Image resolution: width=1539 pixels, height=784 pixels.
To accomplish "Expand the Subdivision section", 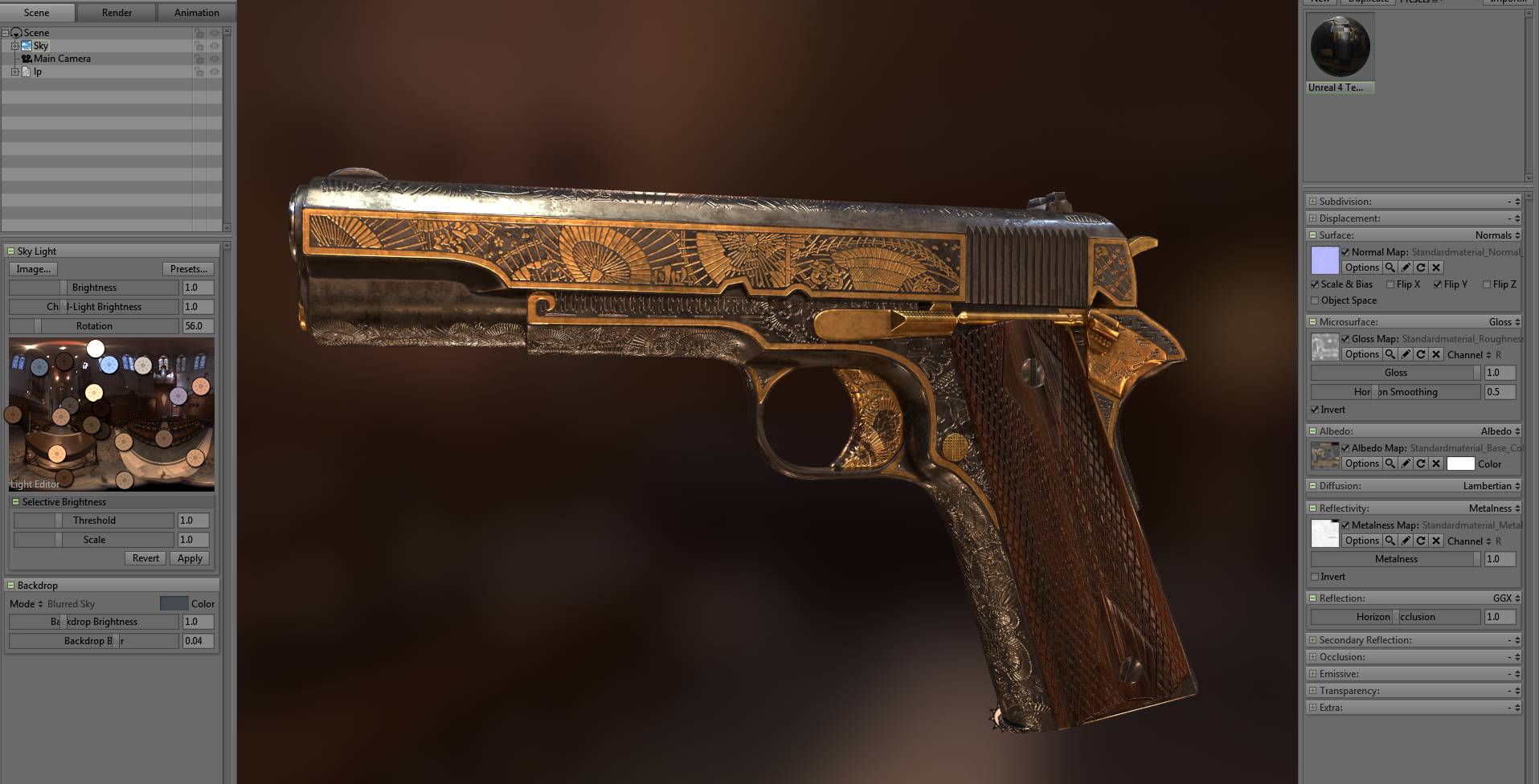I will click(x=1313, y=201).
